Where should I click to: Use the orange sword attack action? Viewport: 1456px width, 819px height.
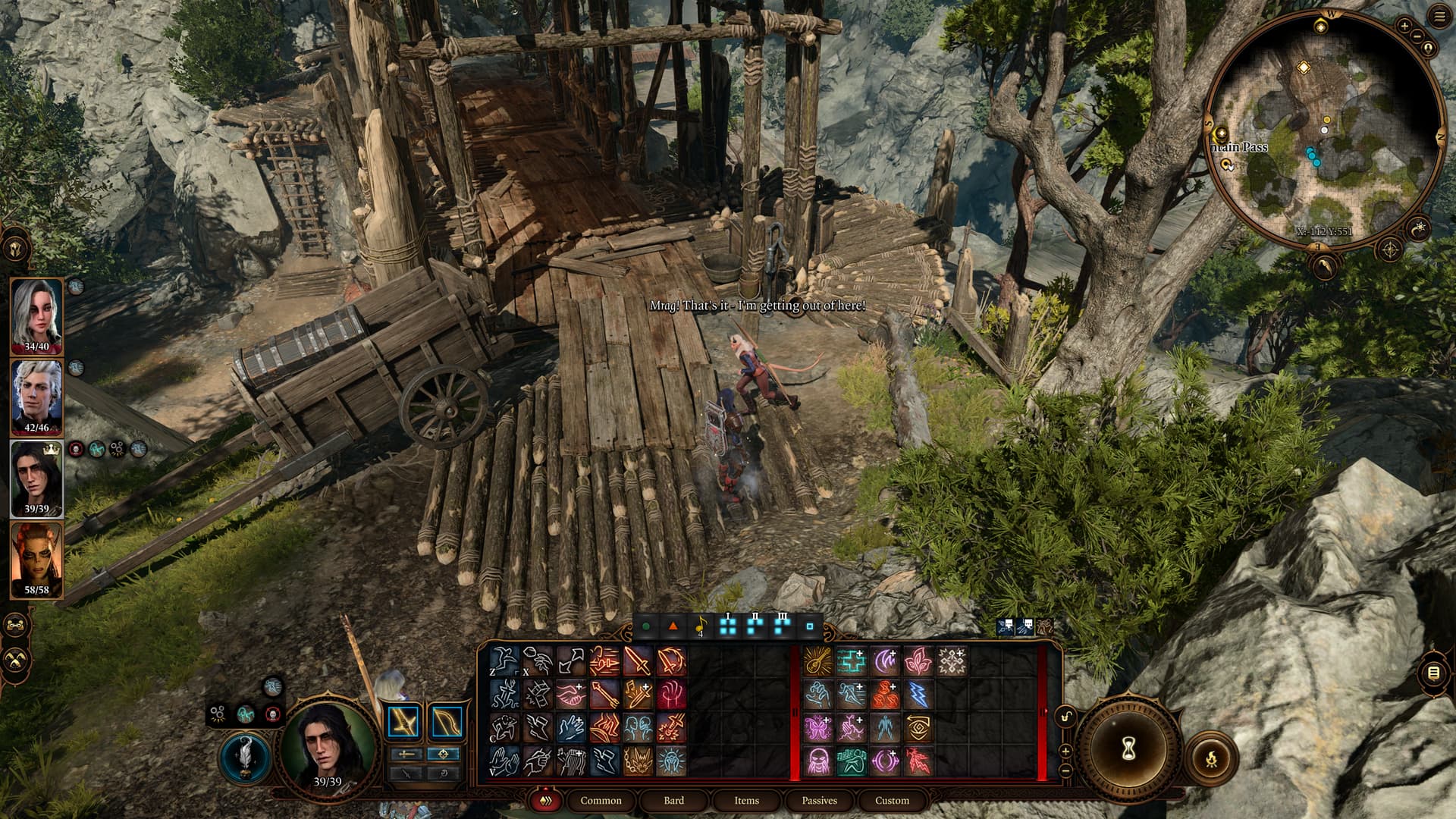(638, 661)
